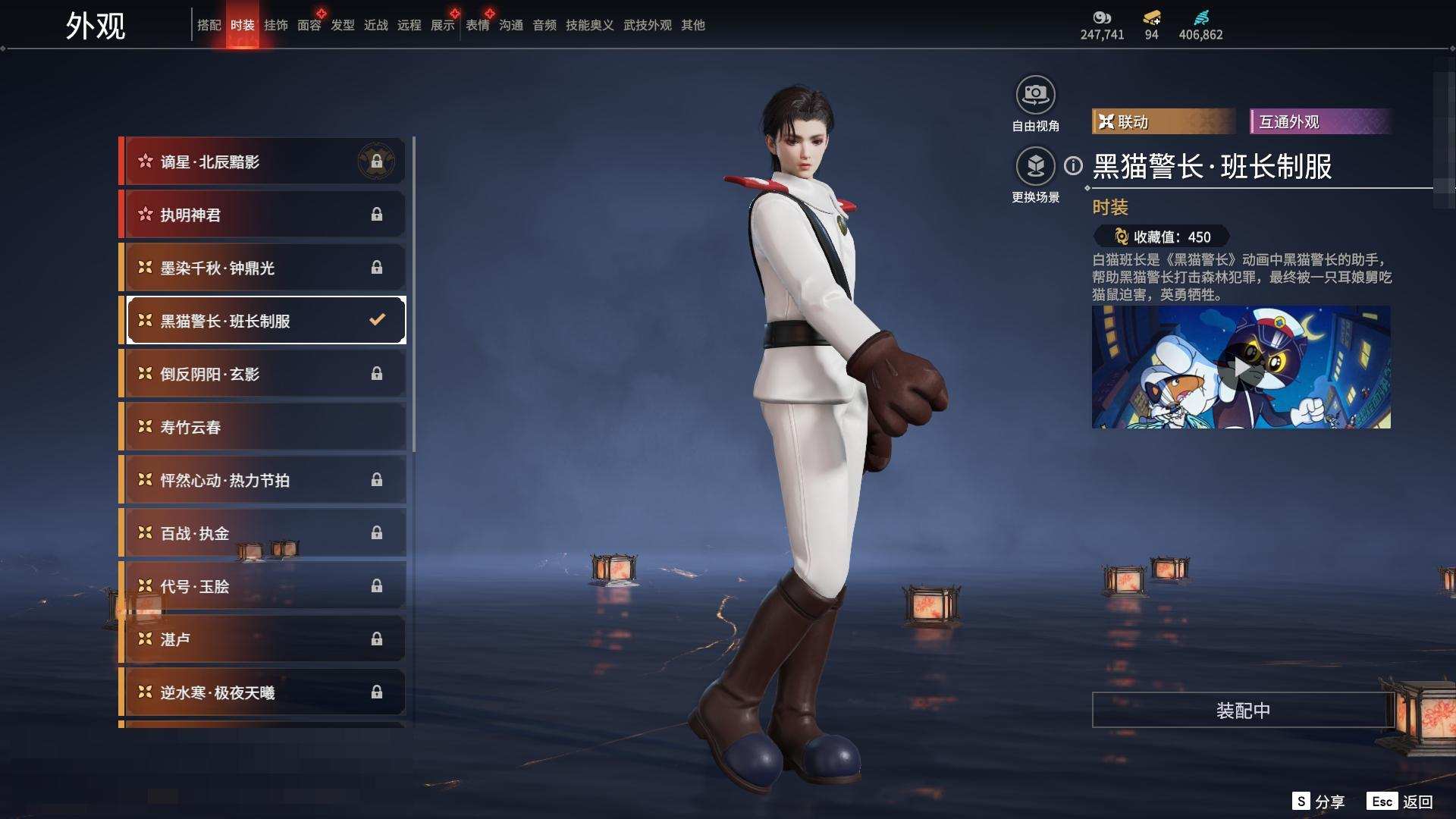Screen dimensions: 1456x819
Task: Open the 挂饰 tab
Action: [275, 25]
